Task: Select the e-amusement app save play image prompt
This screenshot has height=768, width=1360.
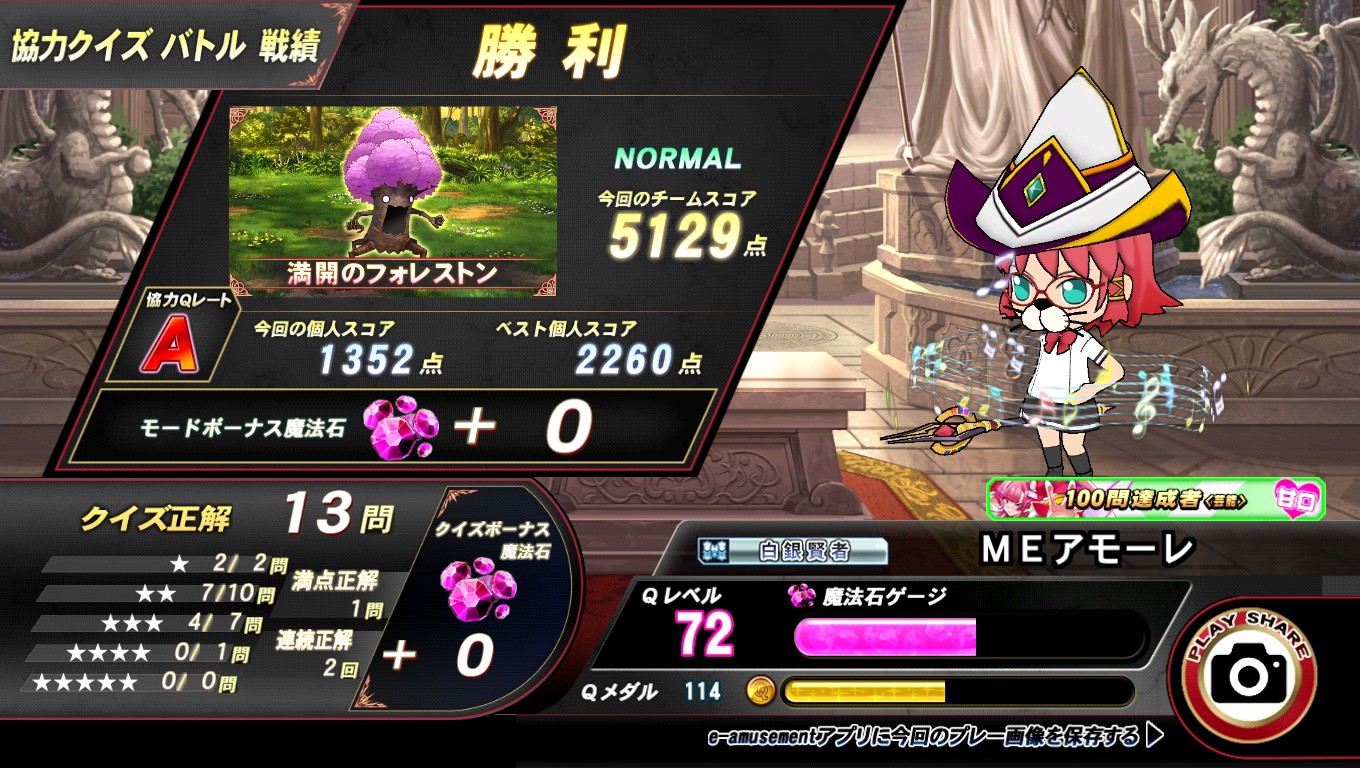Action: click(x=935, y=737)
